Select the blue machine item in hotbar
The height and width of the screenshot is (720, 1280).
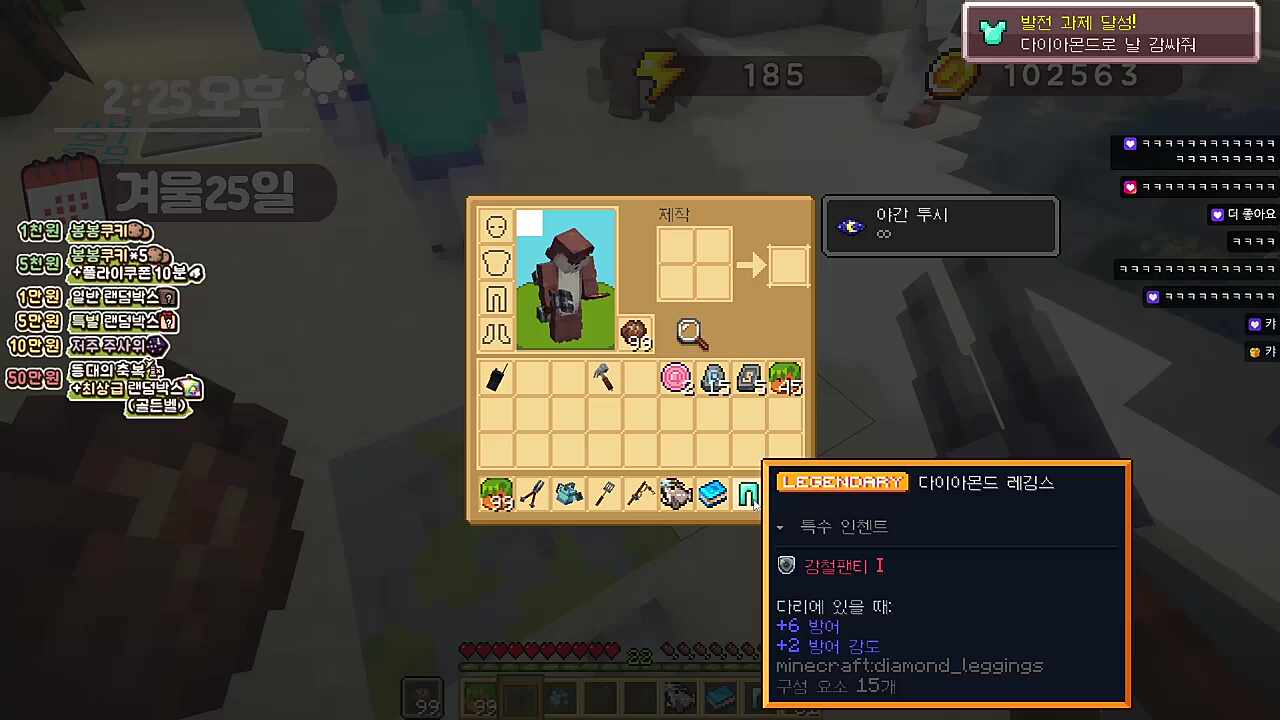tap(569, 493)
